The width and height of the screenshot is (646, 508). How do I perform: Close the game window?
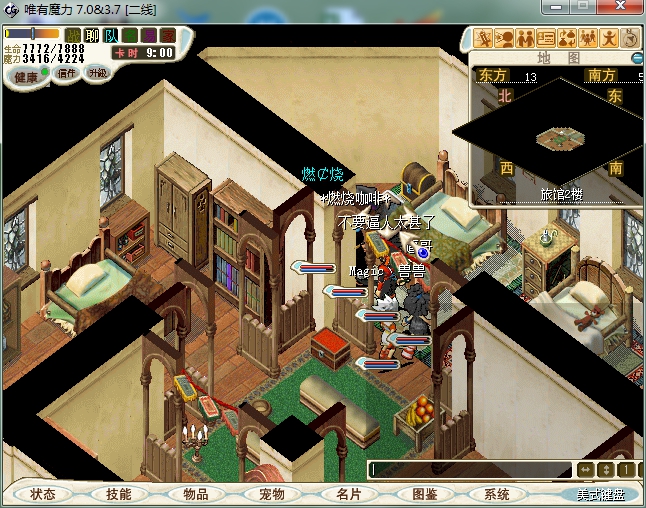pyautogui.click(x=625, y=8)
